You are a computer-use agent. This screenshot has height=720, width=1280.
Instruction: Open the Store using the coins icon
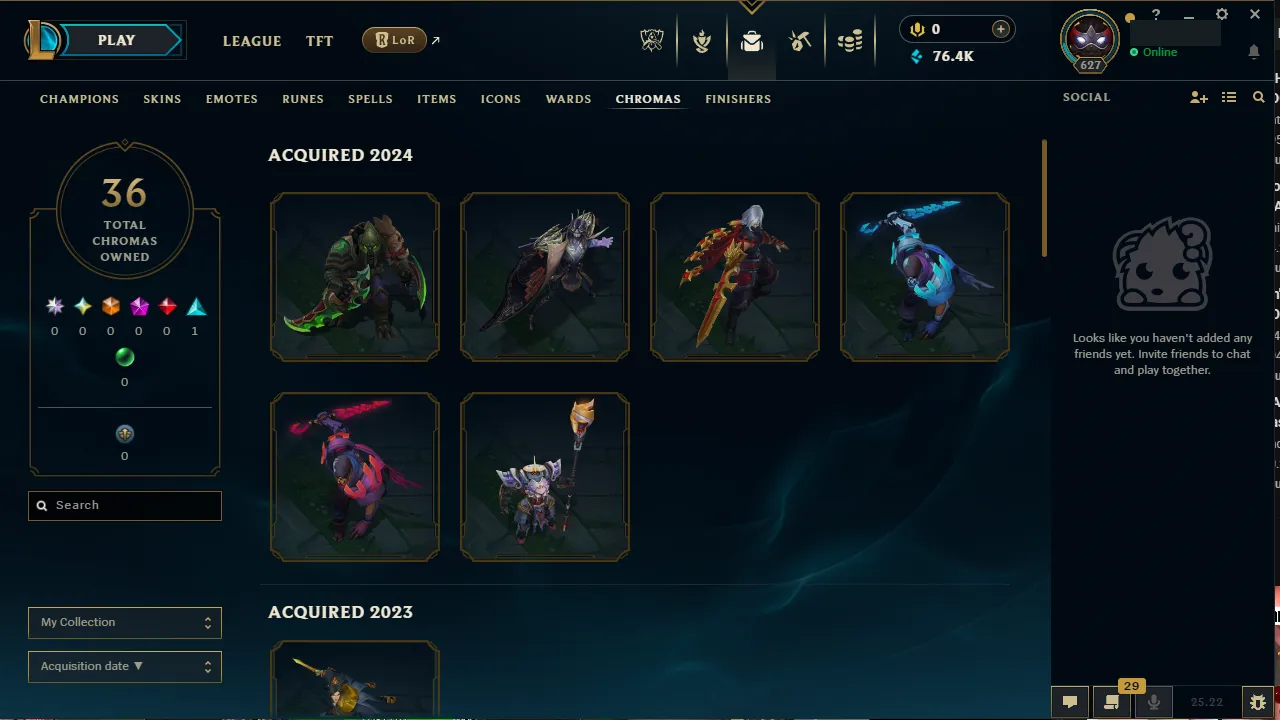[x=850, y=41]
